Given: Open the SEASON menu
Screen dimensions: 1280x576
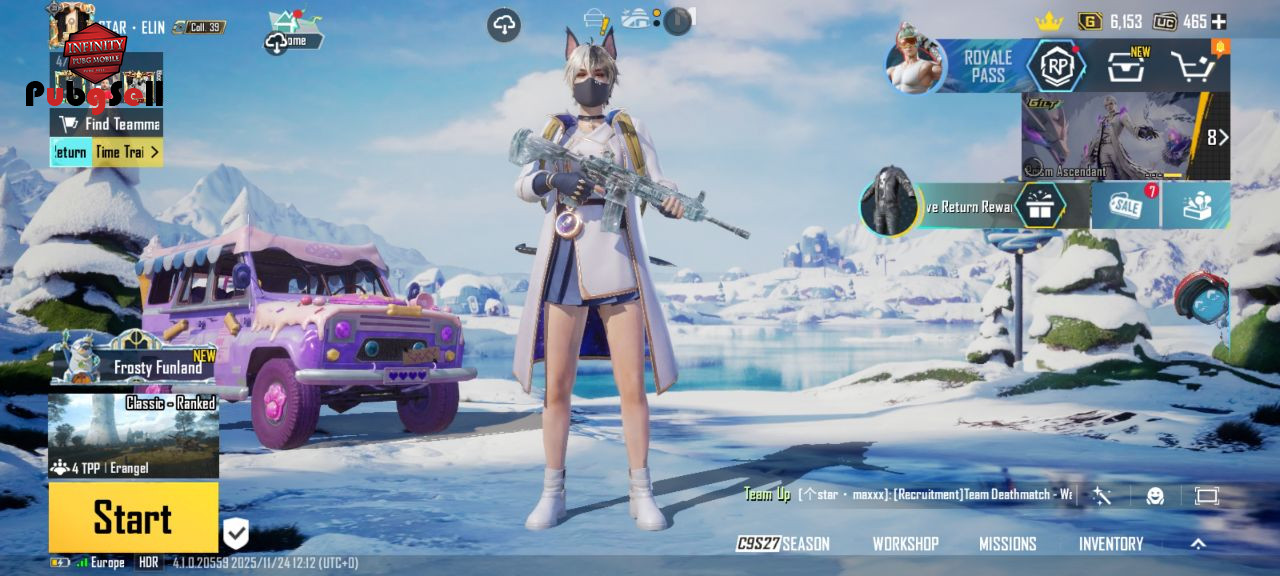Looking at the screenshot, I should pos(784,544).
